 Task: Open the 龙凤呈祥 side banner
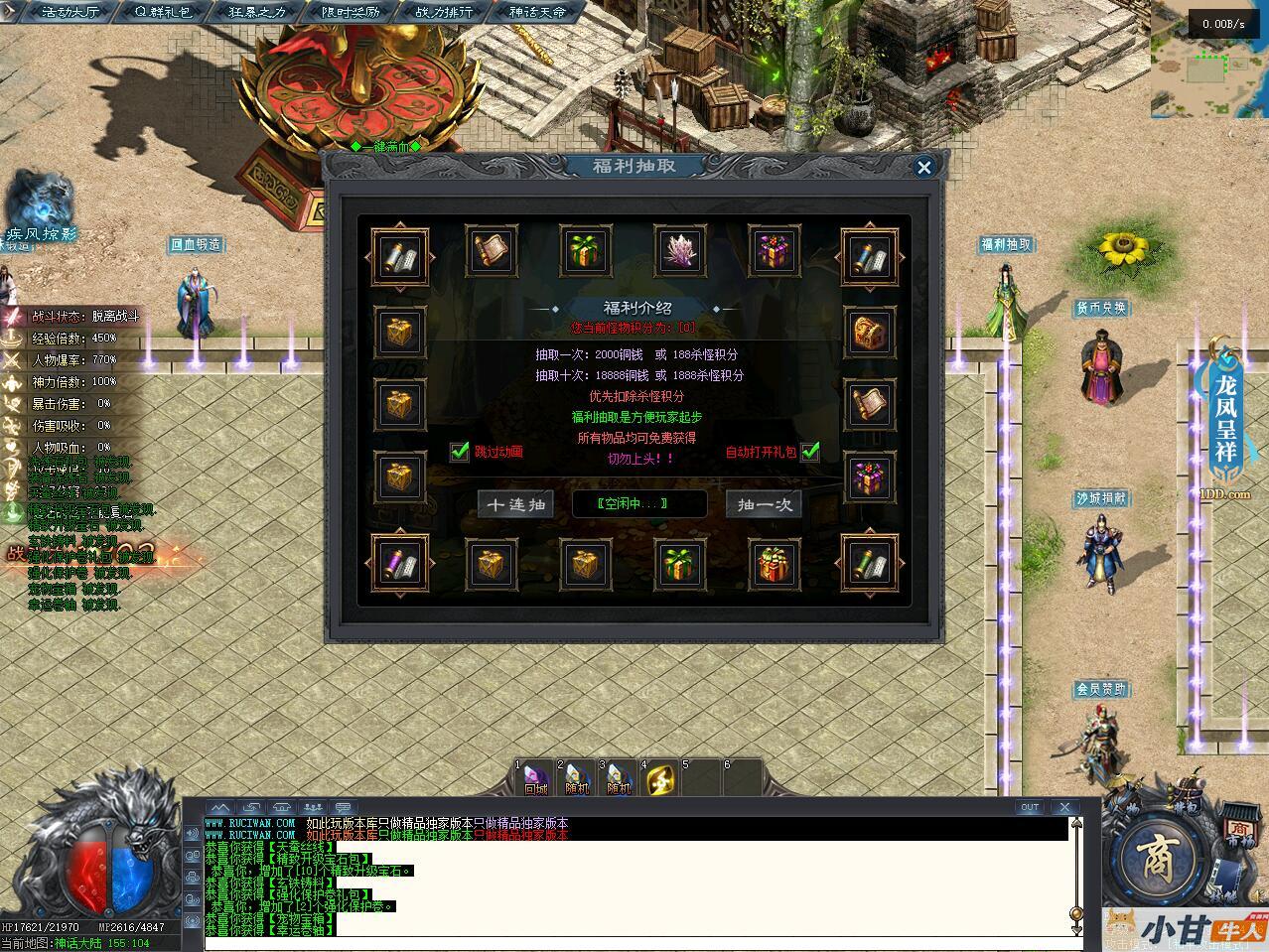pos(1227,417)
